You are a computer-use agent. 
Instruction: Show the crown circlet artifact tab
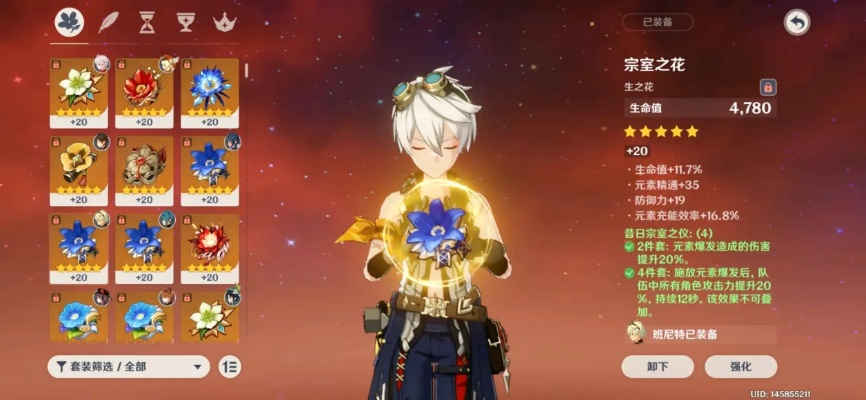click(x=222, y=21)
